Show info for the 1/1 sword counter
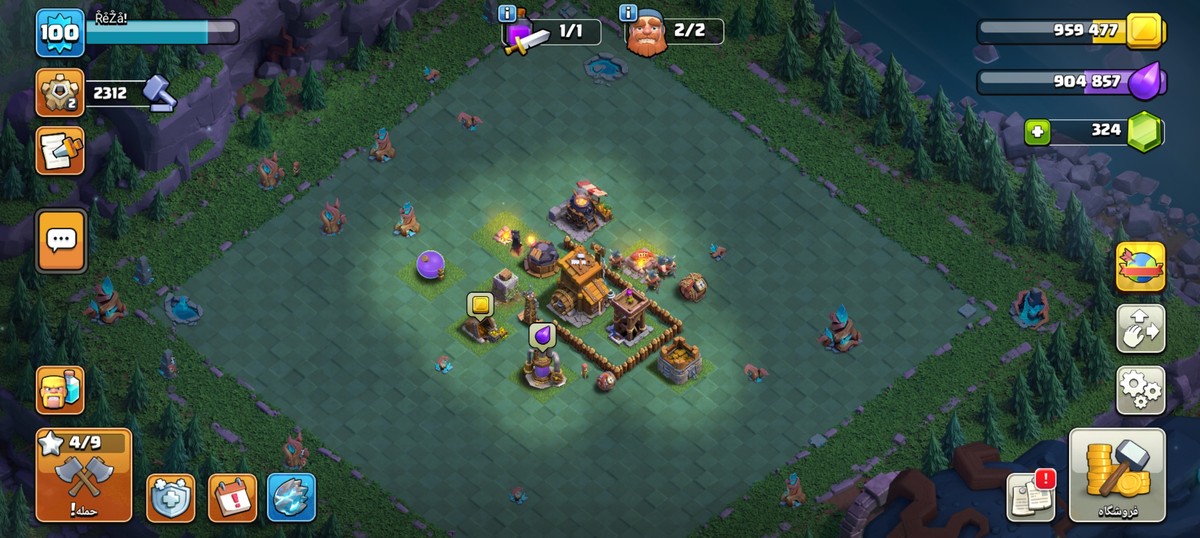The width and height of the screenshot is (1200, 538). tap(507, 13)
